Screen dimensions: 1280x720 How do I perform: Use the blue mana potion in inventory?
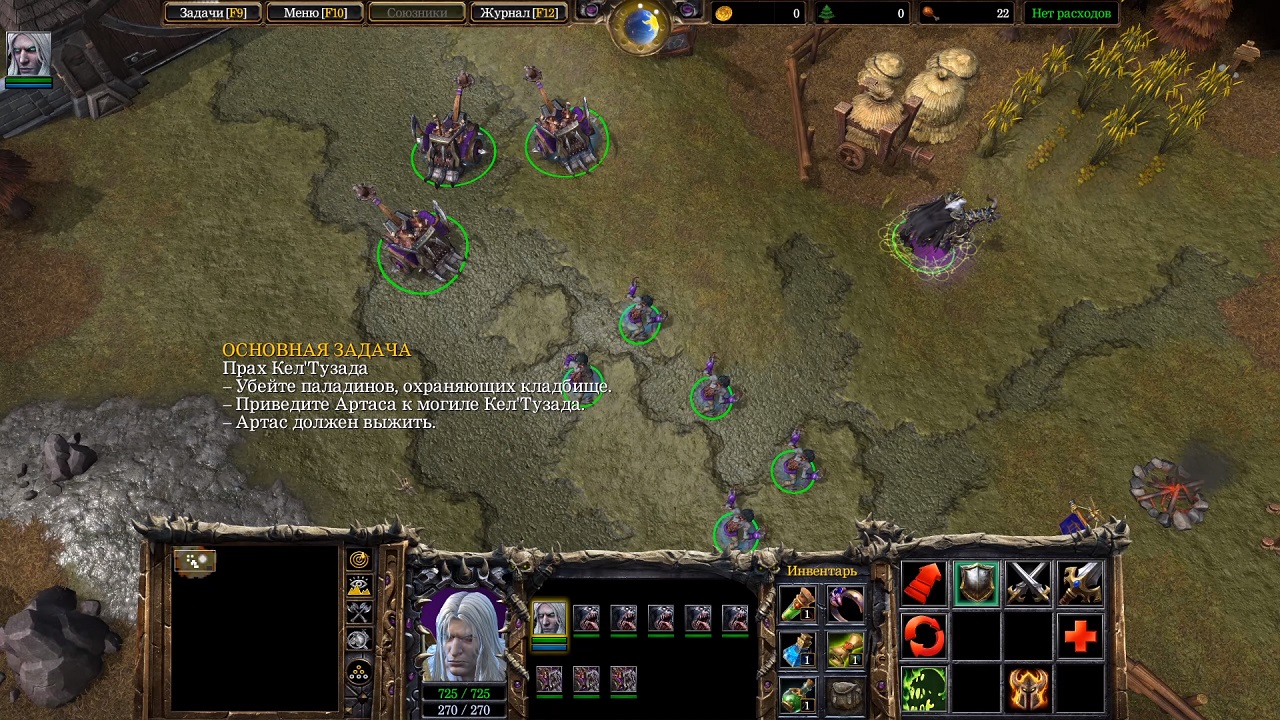point(797,650)
